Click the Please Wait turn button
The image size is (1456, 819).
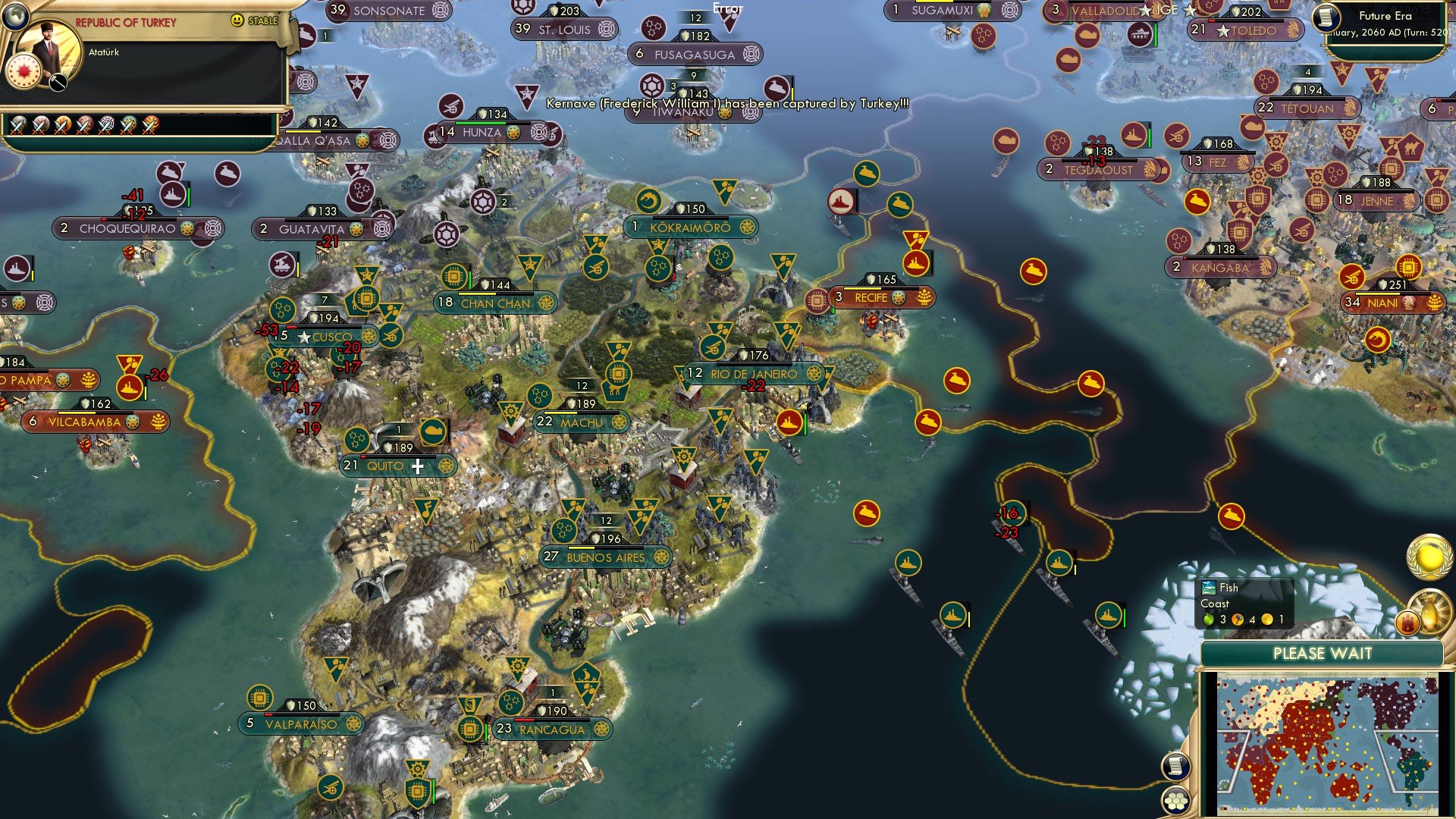pos(1322,654)
